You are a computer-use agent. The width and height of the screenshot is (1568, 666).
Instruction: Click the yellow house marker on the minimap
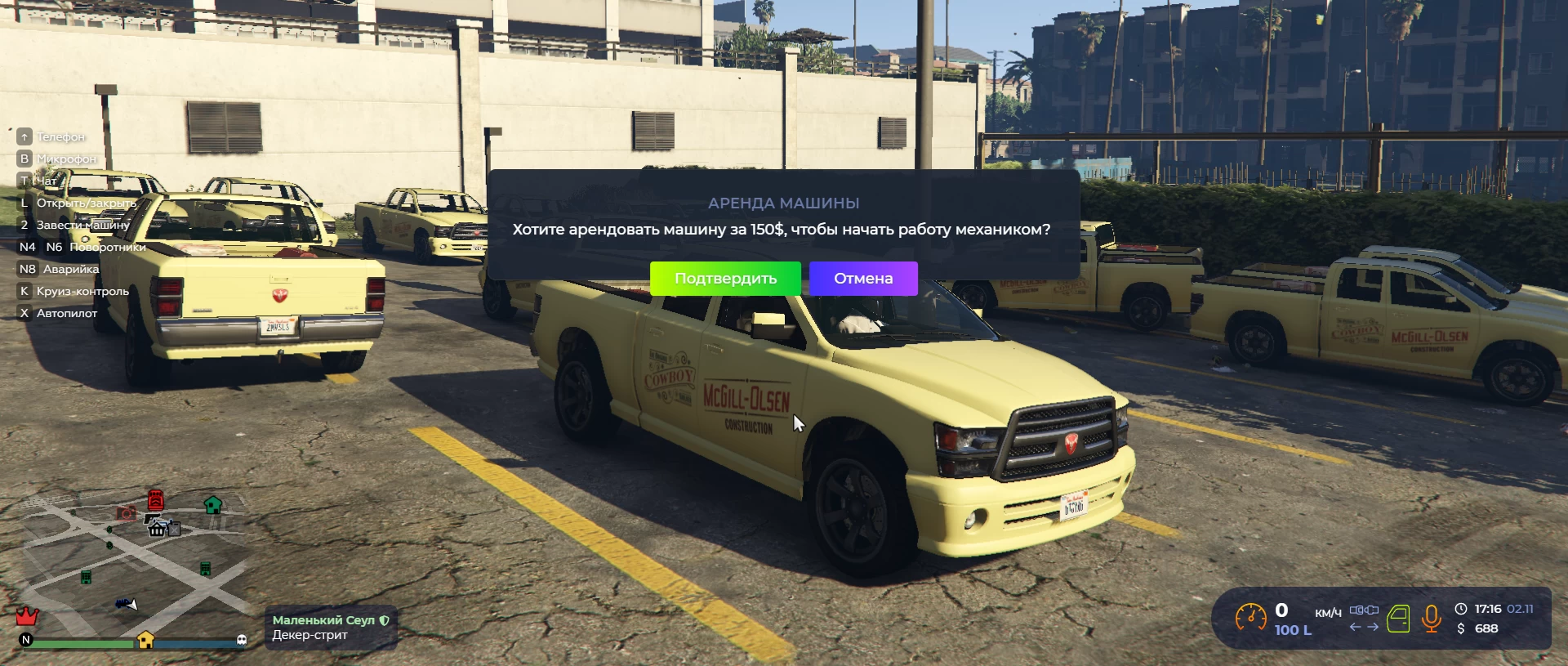coord(145,640)
